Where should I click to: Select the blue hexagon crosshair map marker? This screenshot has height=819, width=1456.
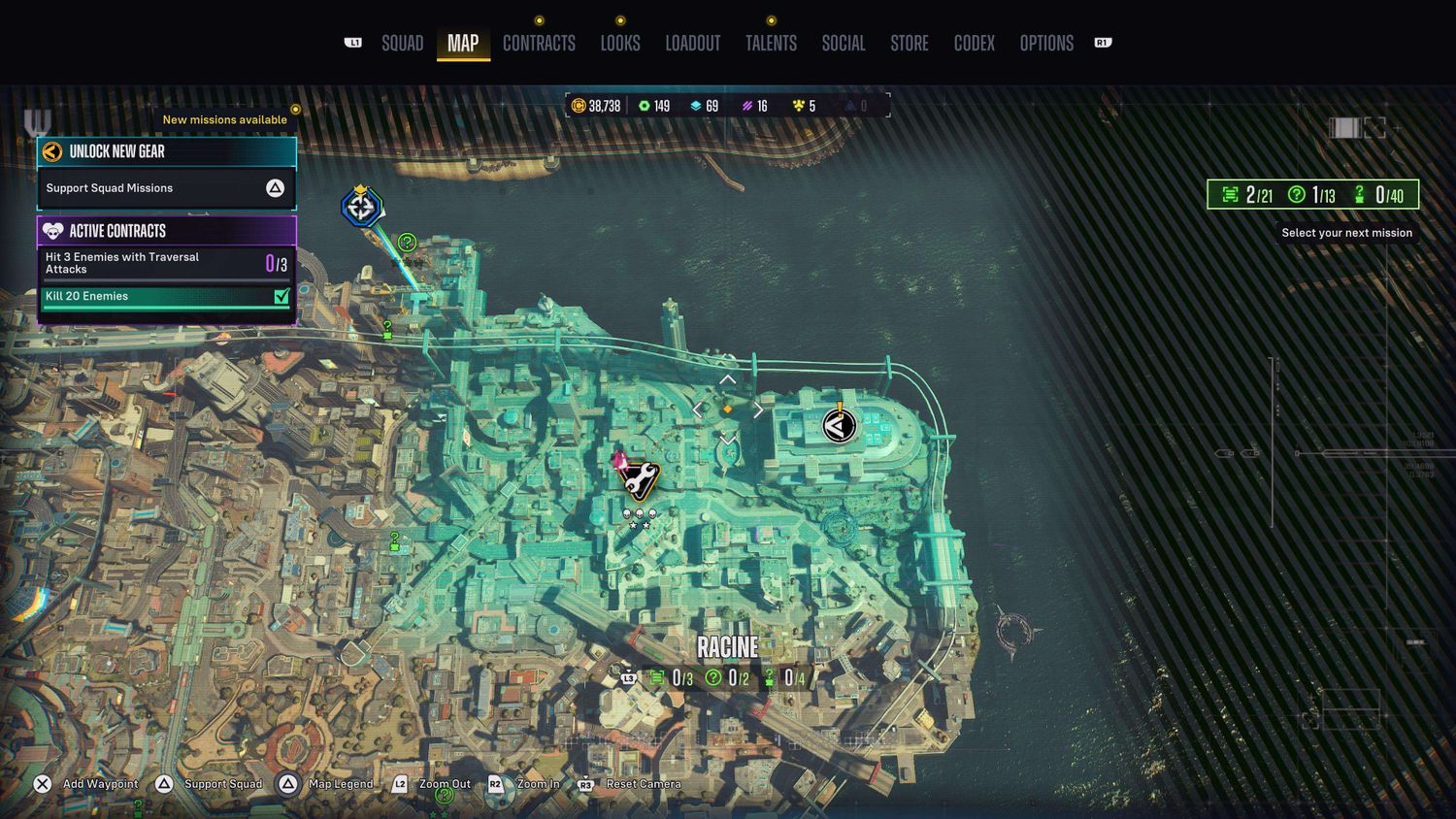click(x=361, y=207)
